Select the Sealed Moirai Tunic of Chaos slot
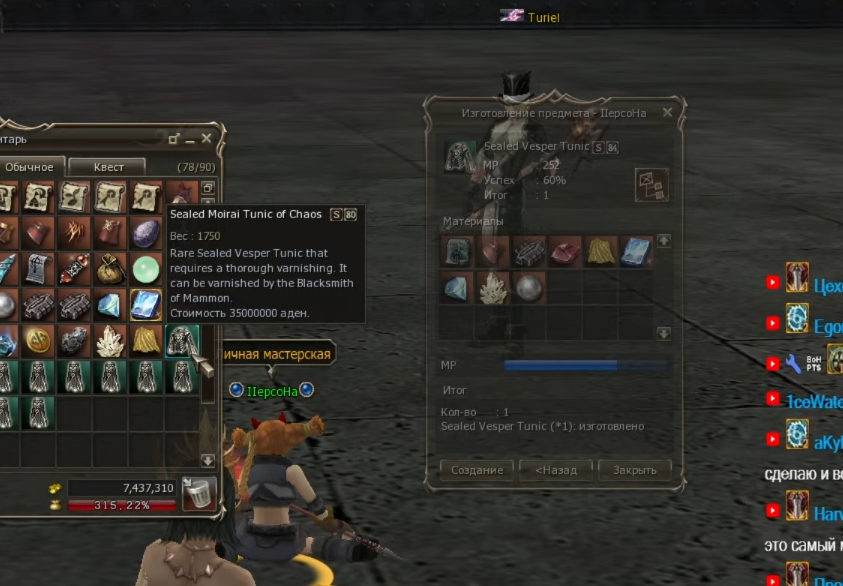Viewport: 843px width, 586px height. tap(182, 341)
